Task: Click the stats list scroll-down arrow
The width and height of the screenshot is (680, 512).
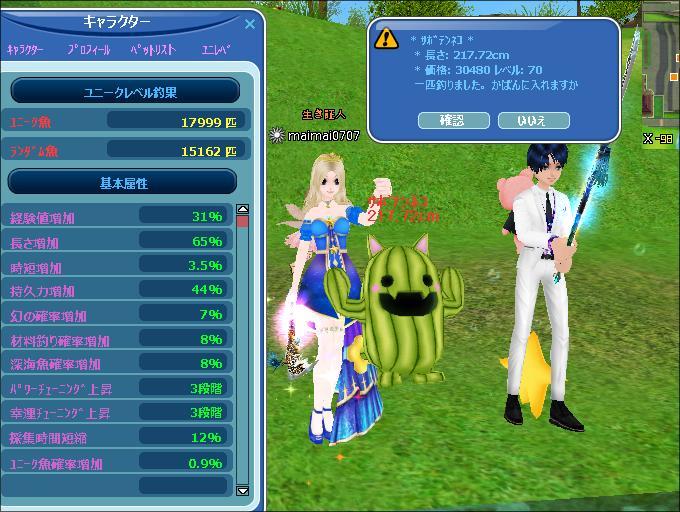Action: click(x=242, y=491)
